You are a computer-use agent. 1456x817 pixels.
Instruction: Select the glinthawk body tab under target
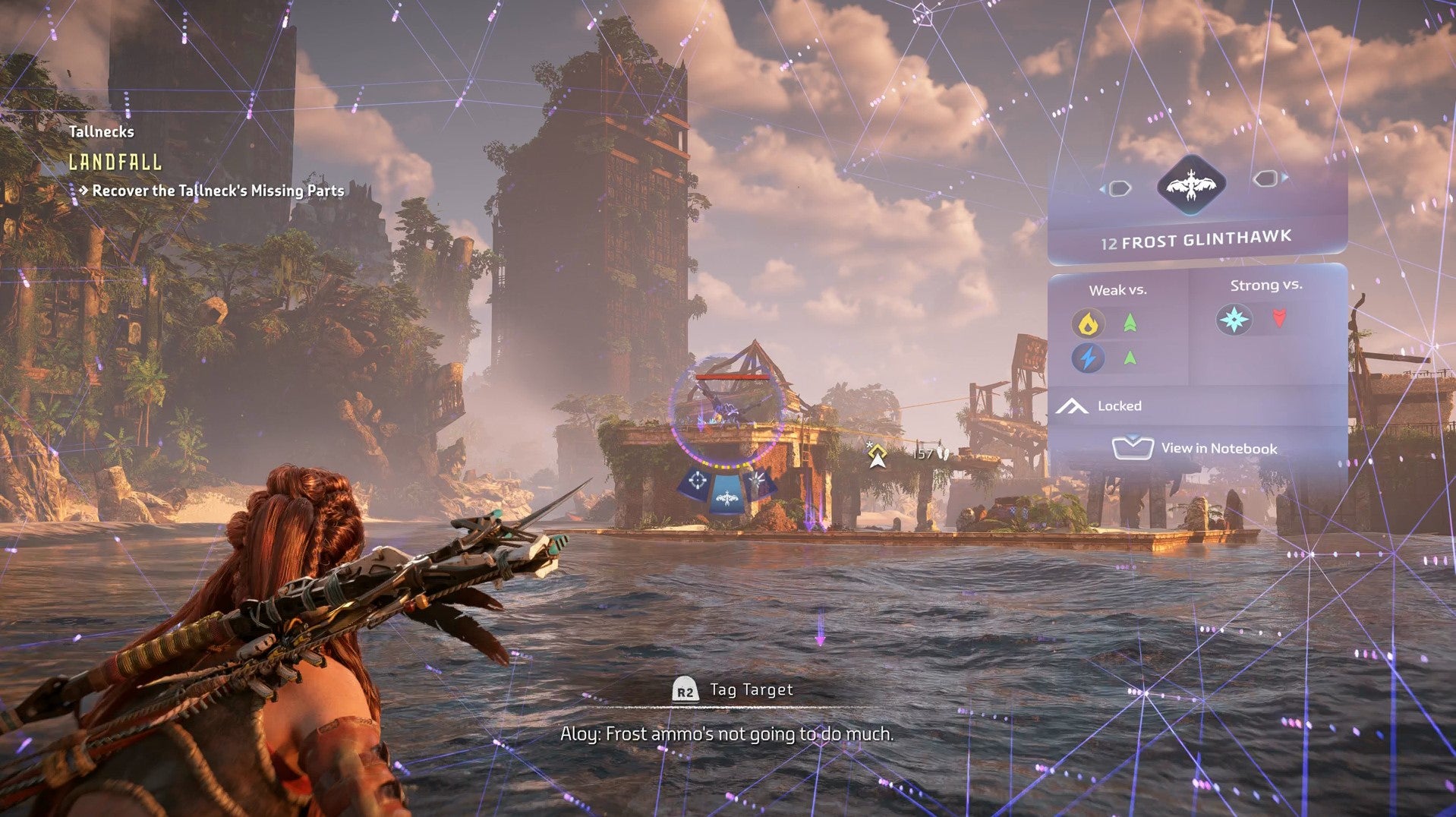point(727,497)
